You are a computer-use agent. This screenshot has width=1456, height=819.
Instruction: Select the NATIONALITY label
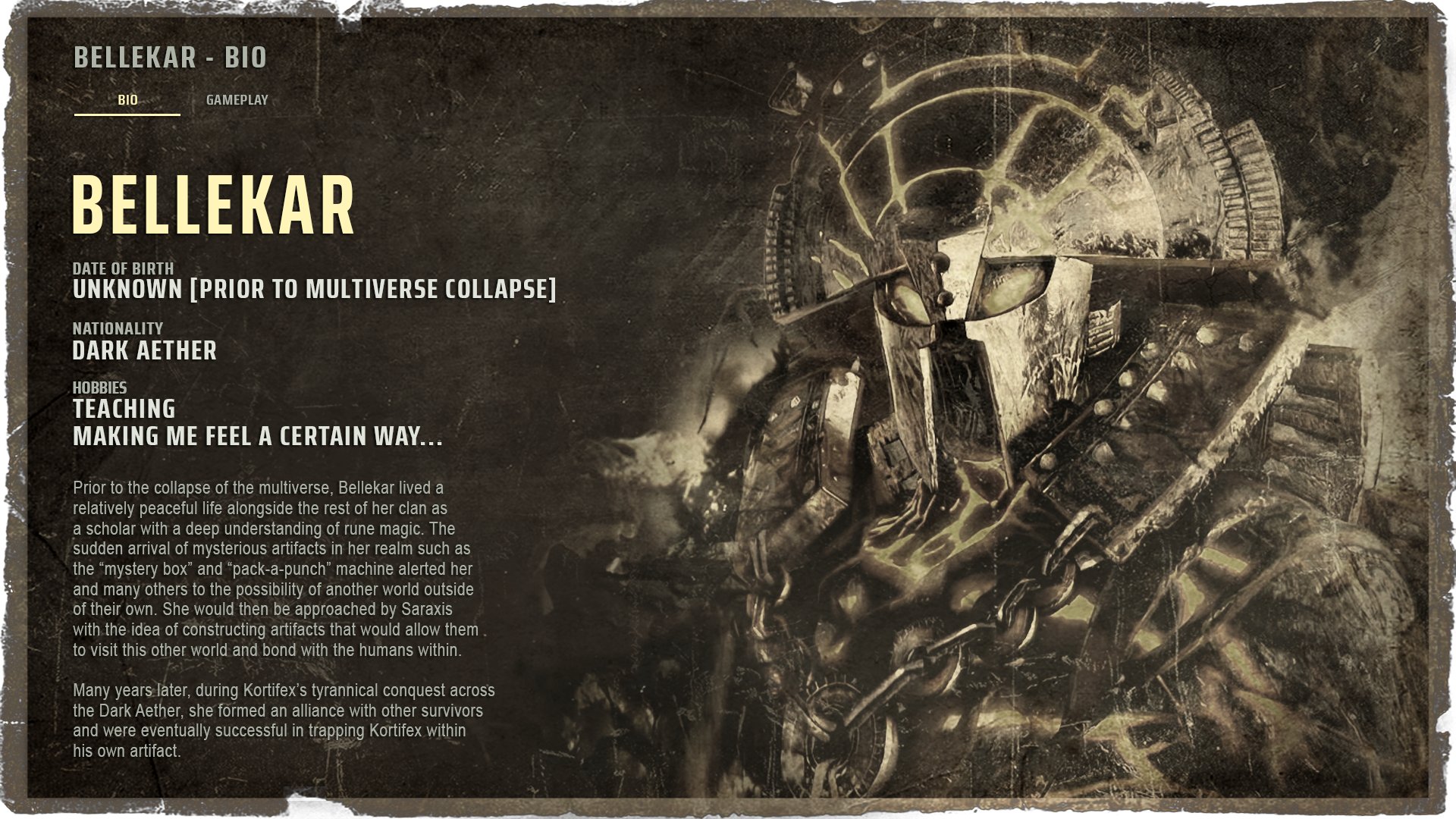tap(118, 329)
